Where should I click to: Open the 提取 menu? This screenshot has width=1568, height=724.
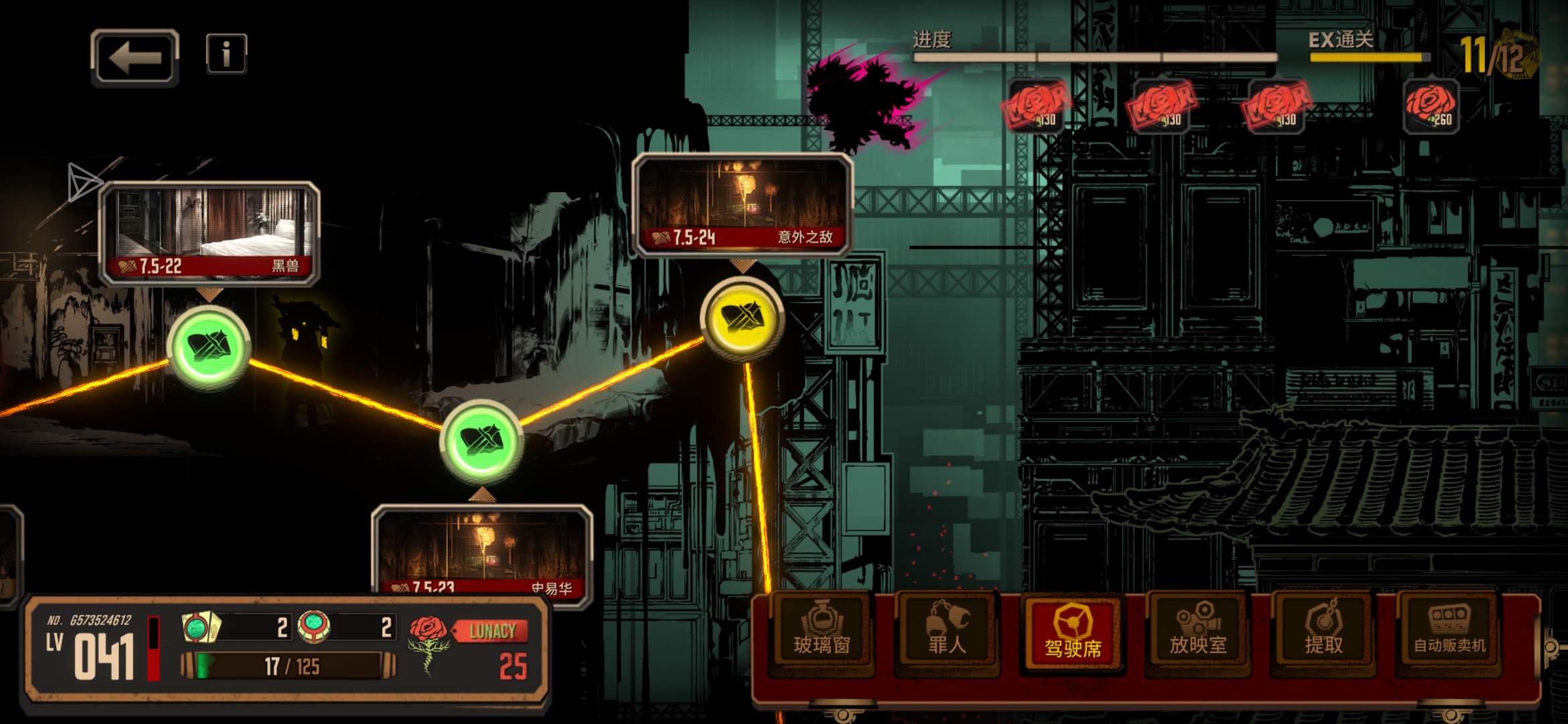point(1323,633)
